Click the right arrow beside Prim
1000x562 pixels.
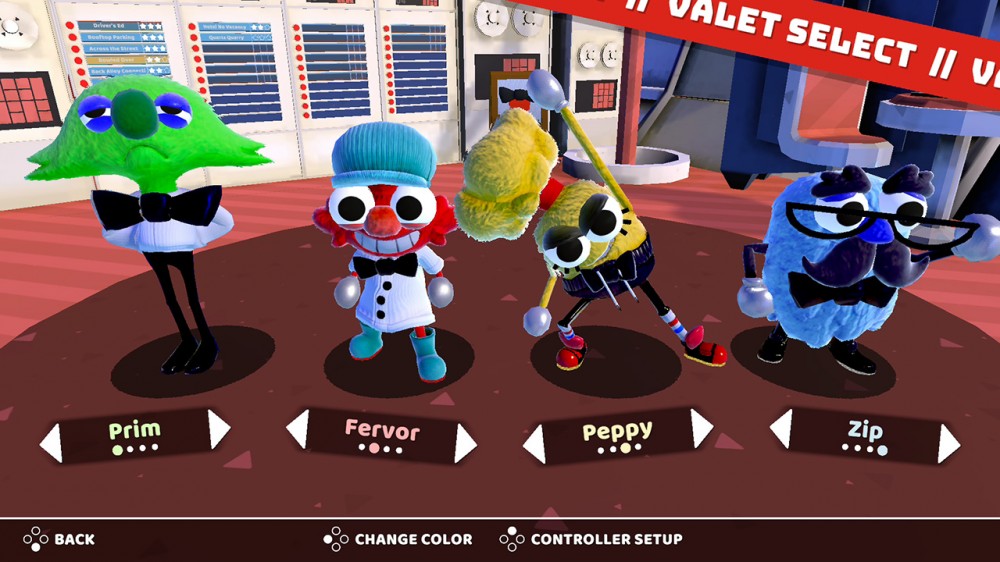[x=219, y=429]
